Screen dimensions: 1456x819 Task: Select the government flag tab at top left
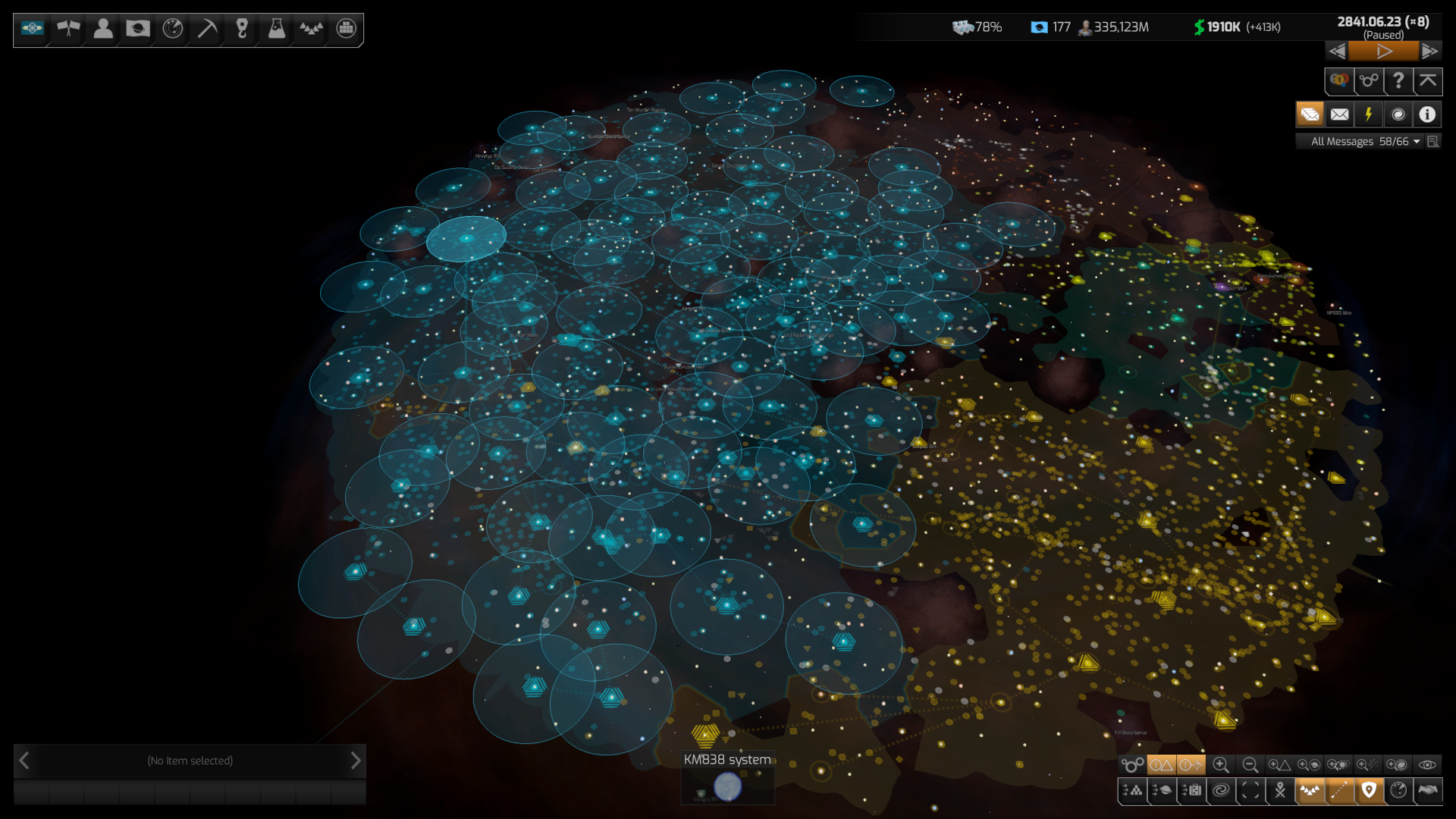click(x=31, y=30)
